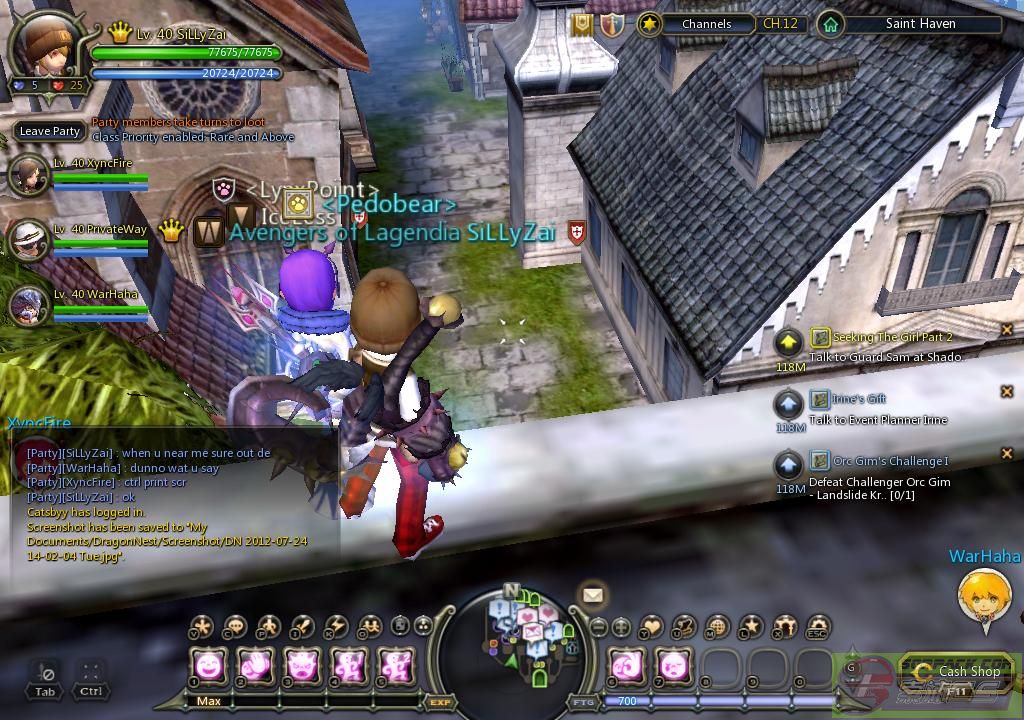Use the angry face emote in slot 3

[x=303, y=664]
